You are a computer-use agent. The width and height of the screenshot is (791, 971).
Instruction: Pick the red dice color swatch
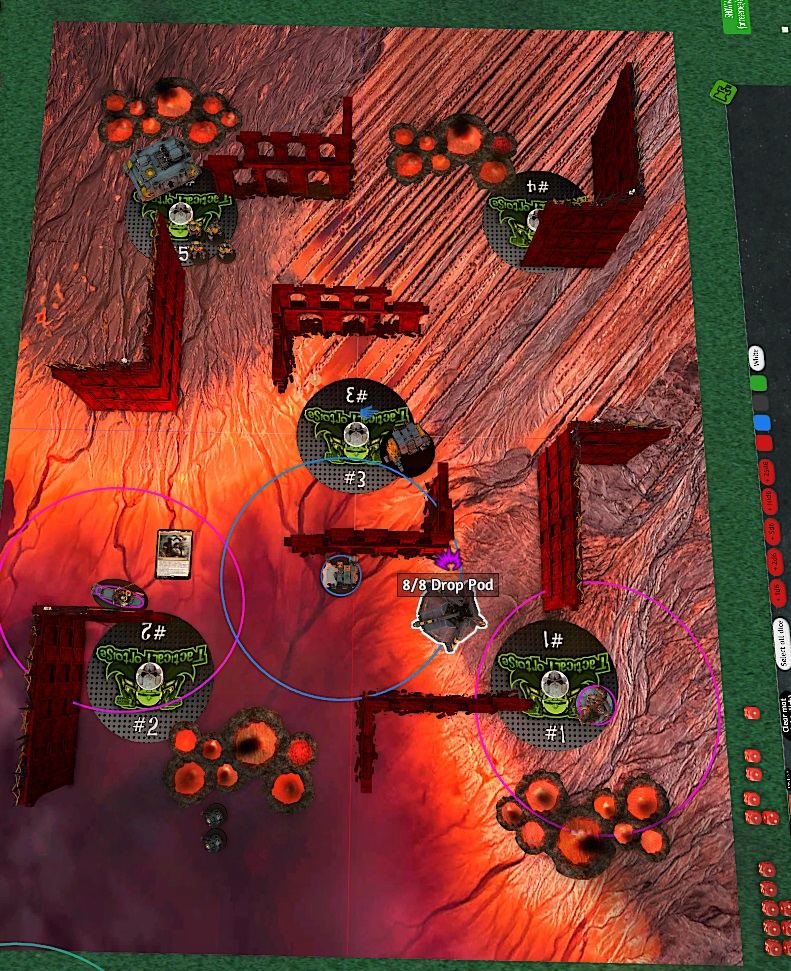click(x=764, y=442)
